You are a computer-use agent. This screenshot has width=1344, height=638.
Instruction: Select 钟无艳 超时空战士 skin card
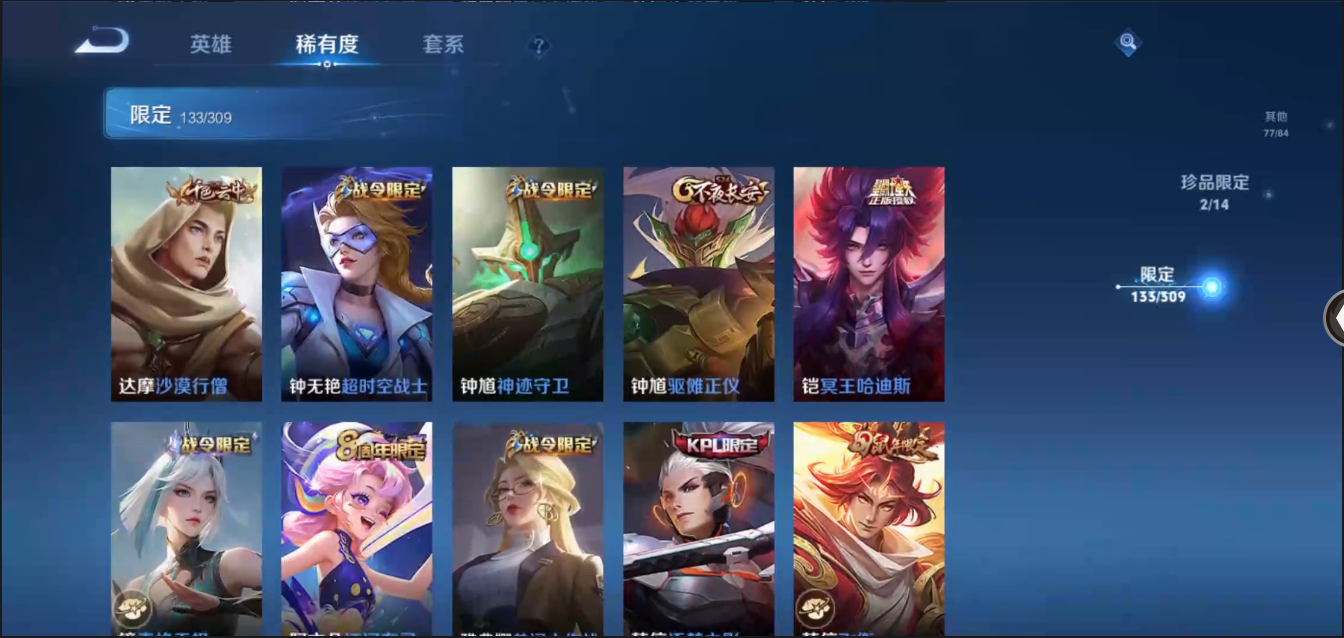pyautogui.click(x=357, y=284)
